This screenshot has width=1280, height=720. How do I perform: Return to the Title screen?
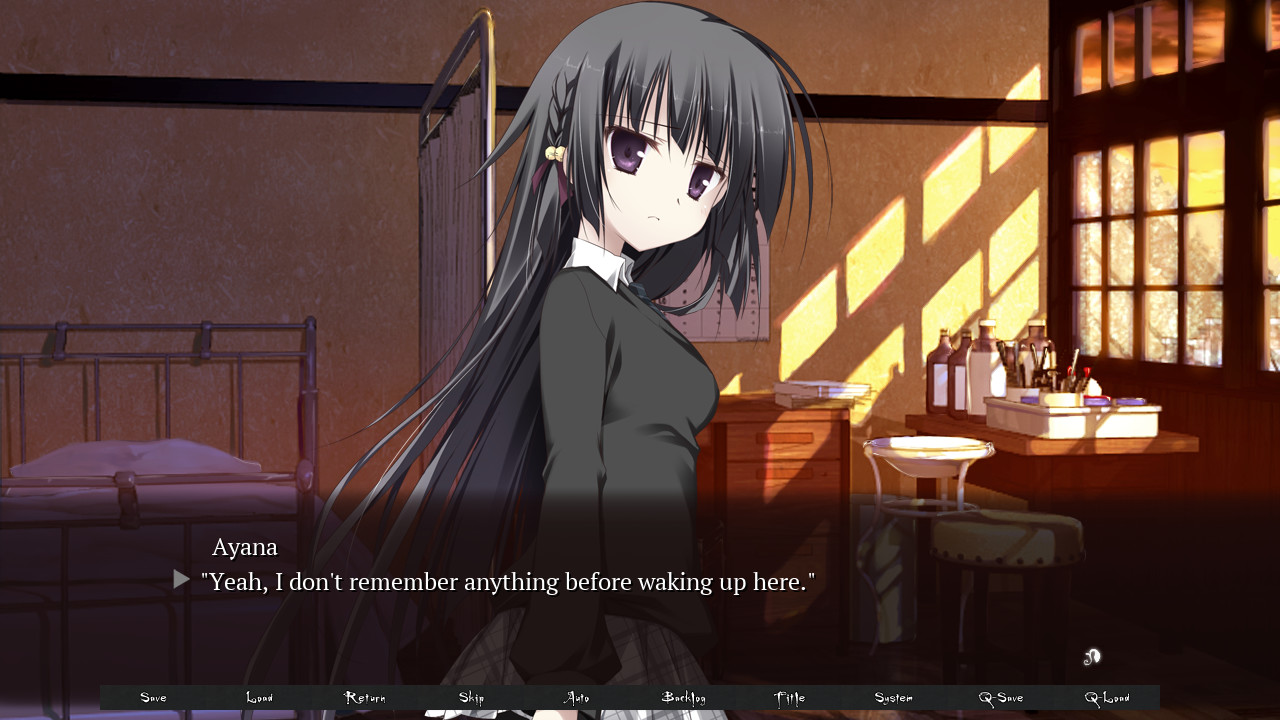click(788, 697)
